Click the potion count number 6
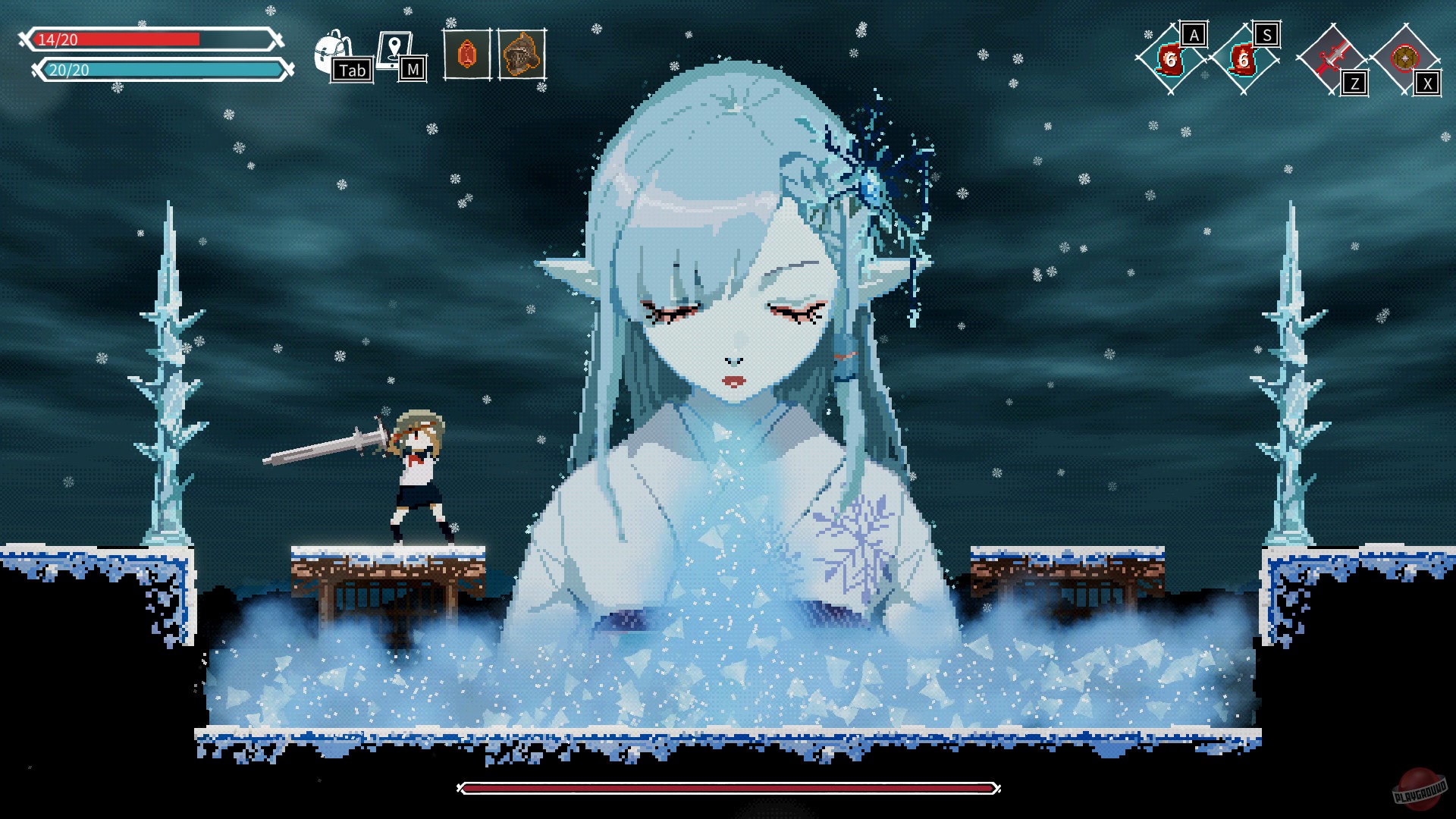1456x819 pixels. point(1170,61)
